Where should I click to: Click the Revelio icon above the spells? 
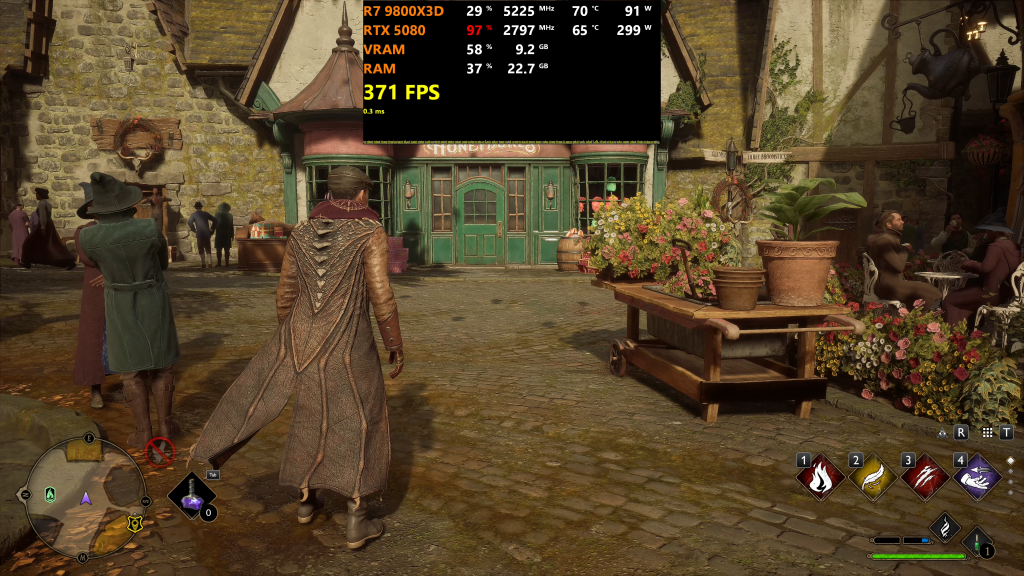tap(943, 433)
